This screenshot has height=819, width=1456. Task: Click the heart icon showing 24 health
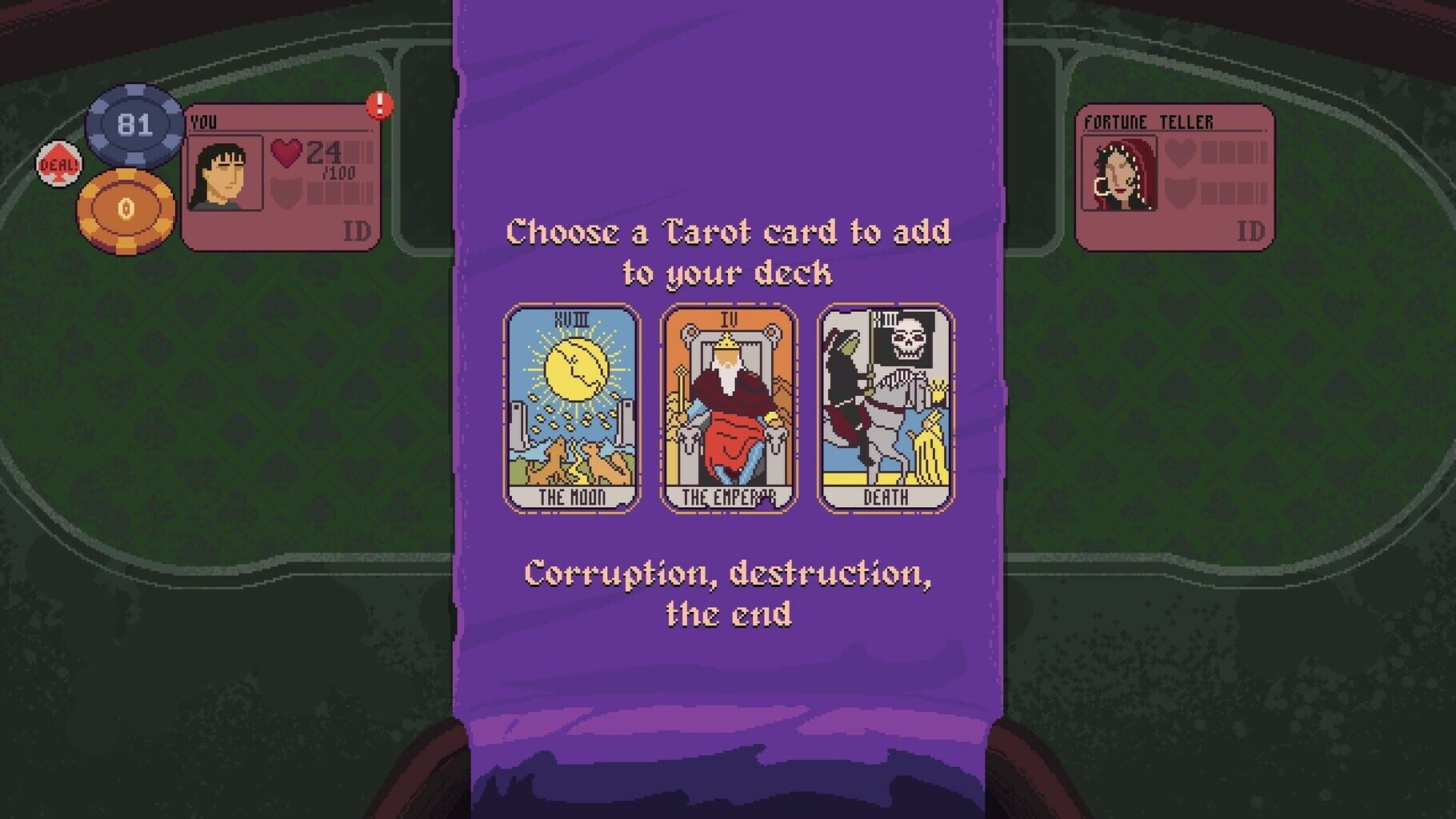click(x=285, y=152)
